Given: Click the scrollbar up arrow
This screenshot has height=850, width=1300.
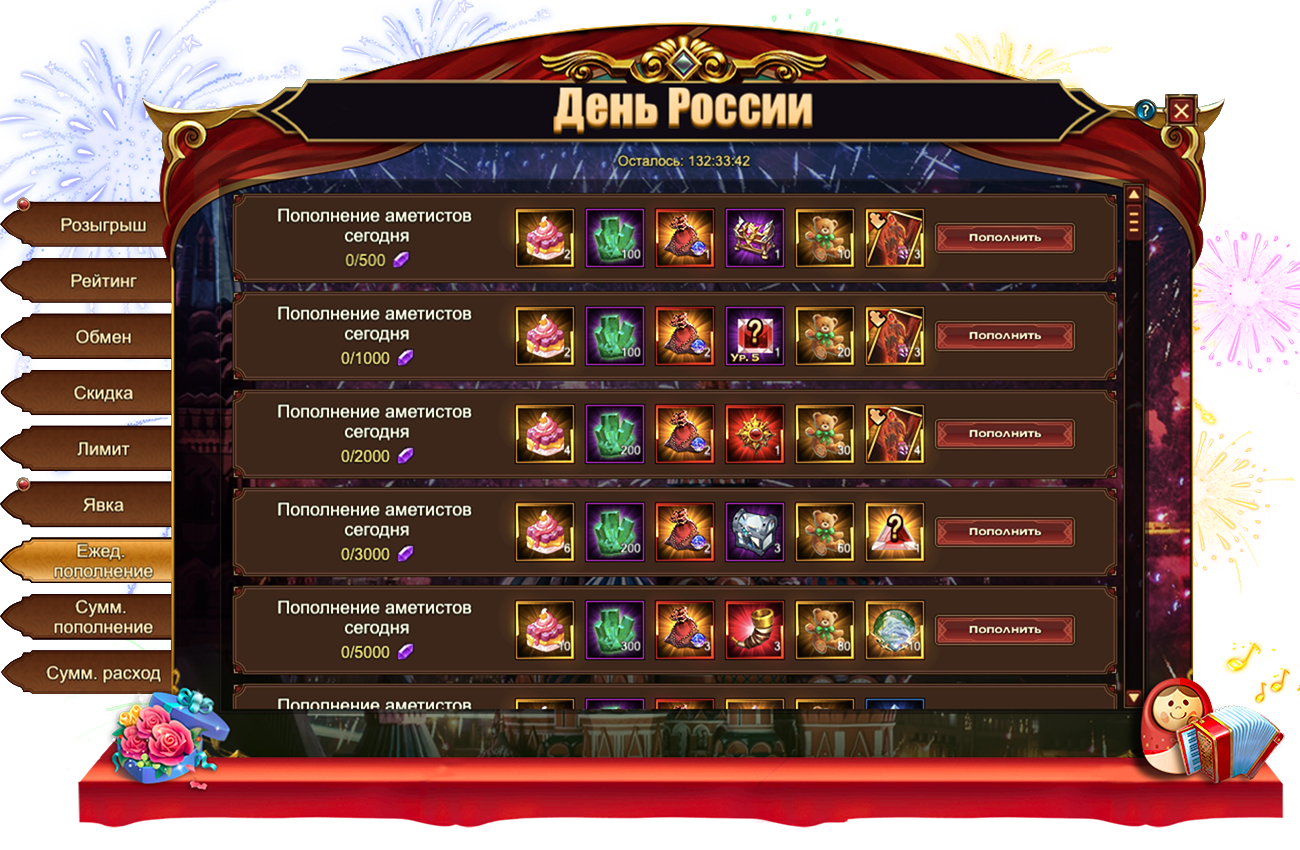Looking at the screenshot, I should coord(1133,195).
